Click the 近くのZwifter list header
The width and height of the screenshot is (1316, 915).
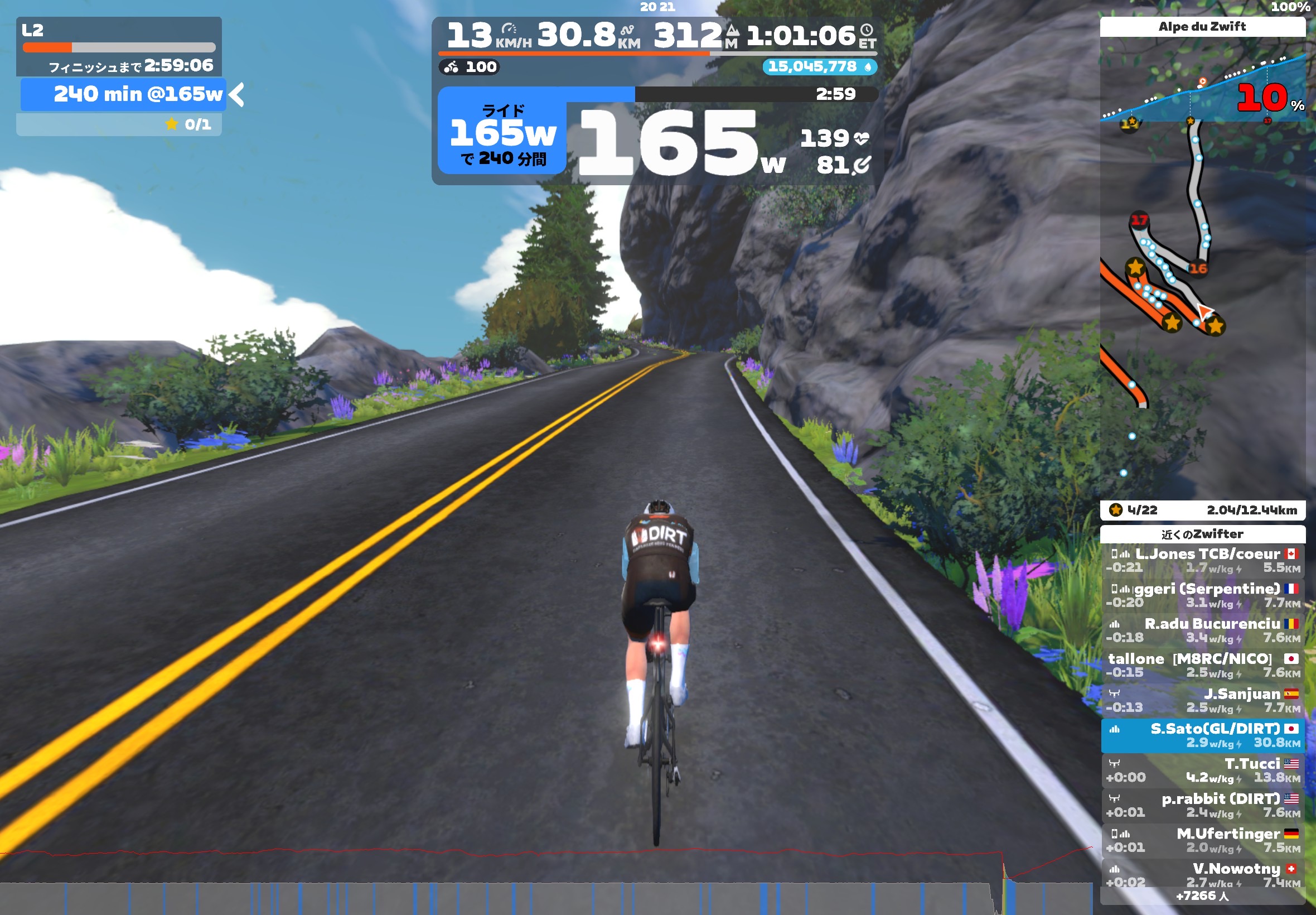(1202, 534)
